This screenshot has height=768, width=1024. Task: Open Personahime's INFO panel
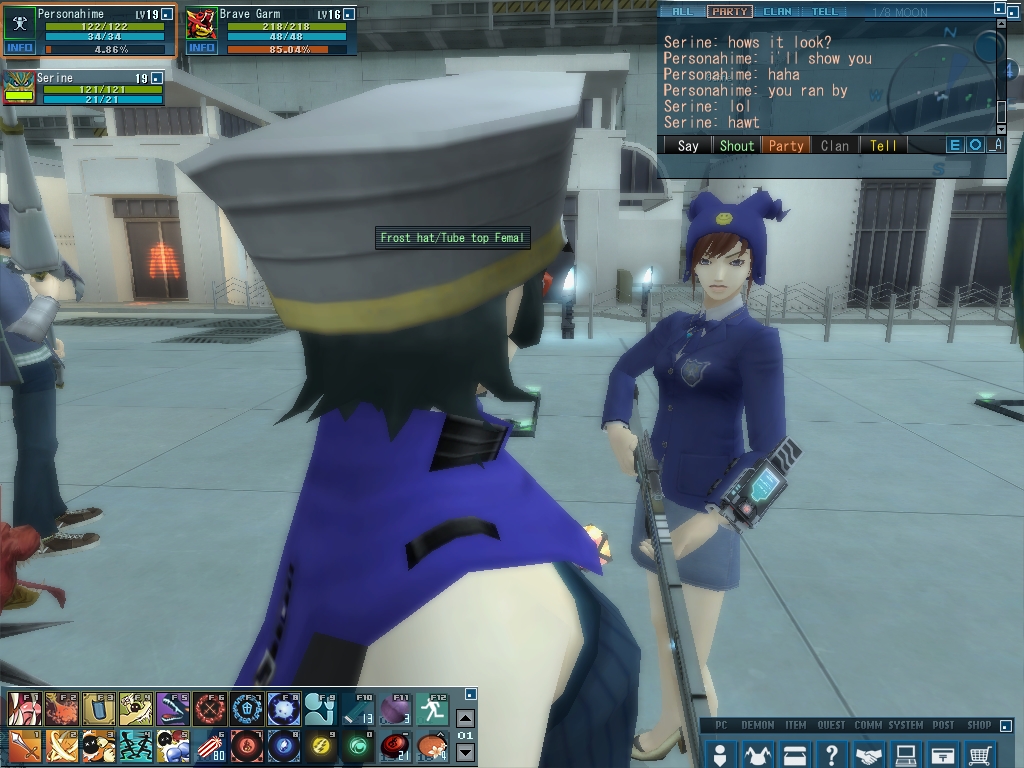coord(19,48)
